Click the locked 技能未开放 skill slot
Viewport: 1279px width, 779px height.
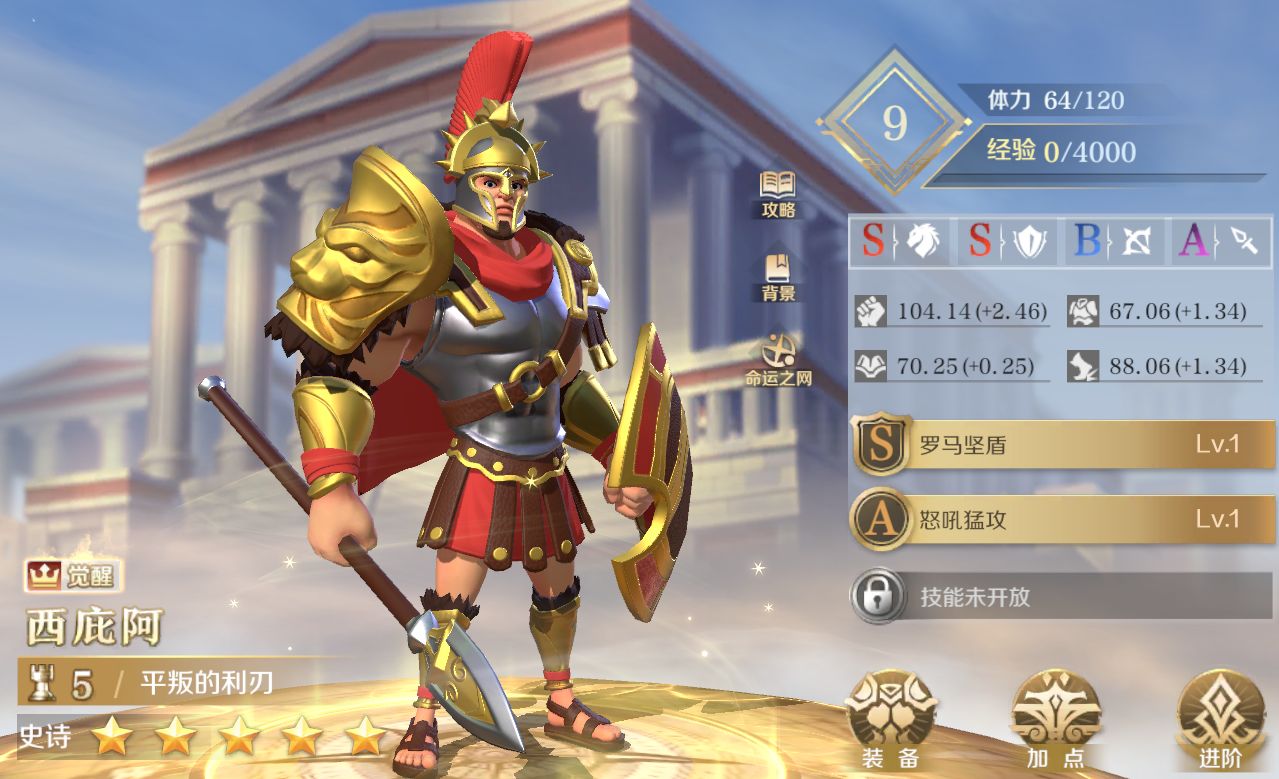[x=1063, y=597]
